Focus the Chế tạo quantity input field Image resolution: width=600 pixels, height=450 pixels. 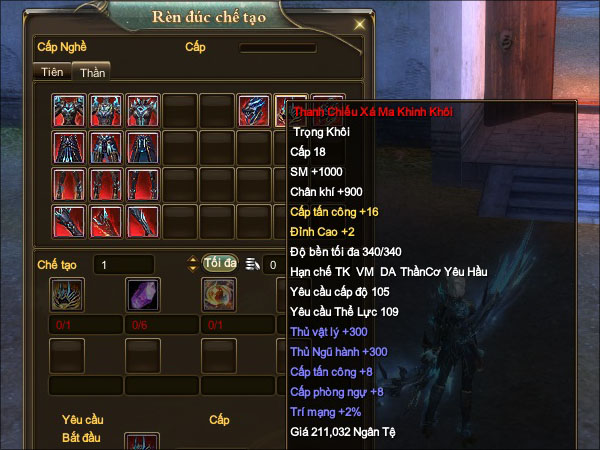pos(138,264)
